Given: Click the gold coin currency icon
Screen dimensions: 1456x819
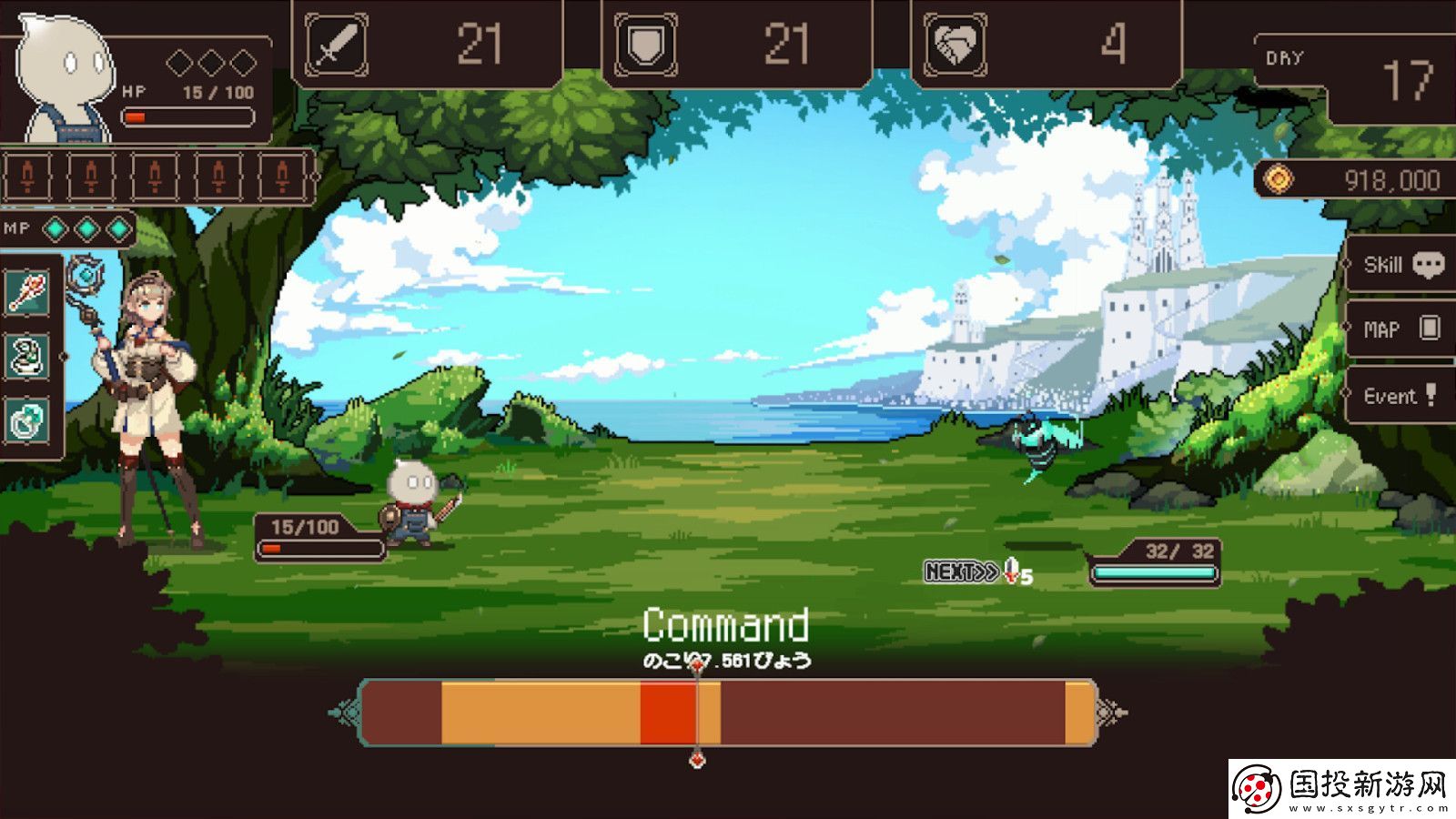Looking at the screenshot, I should pos(1278,178).
